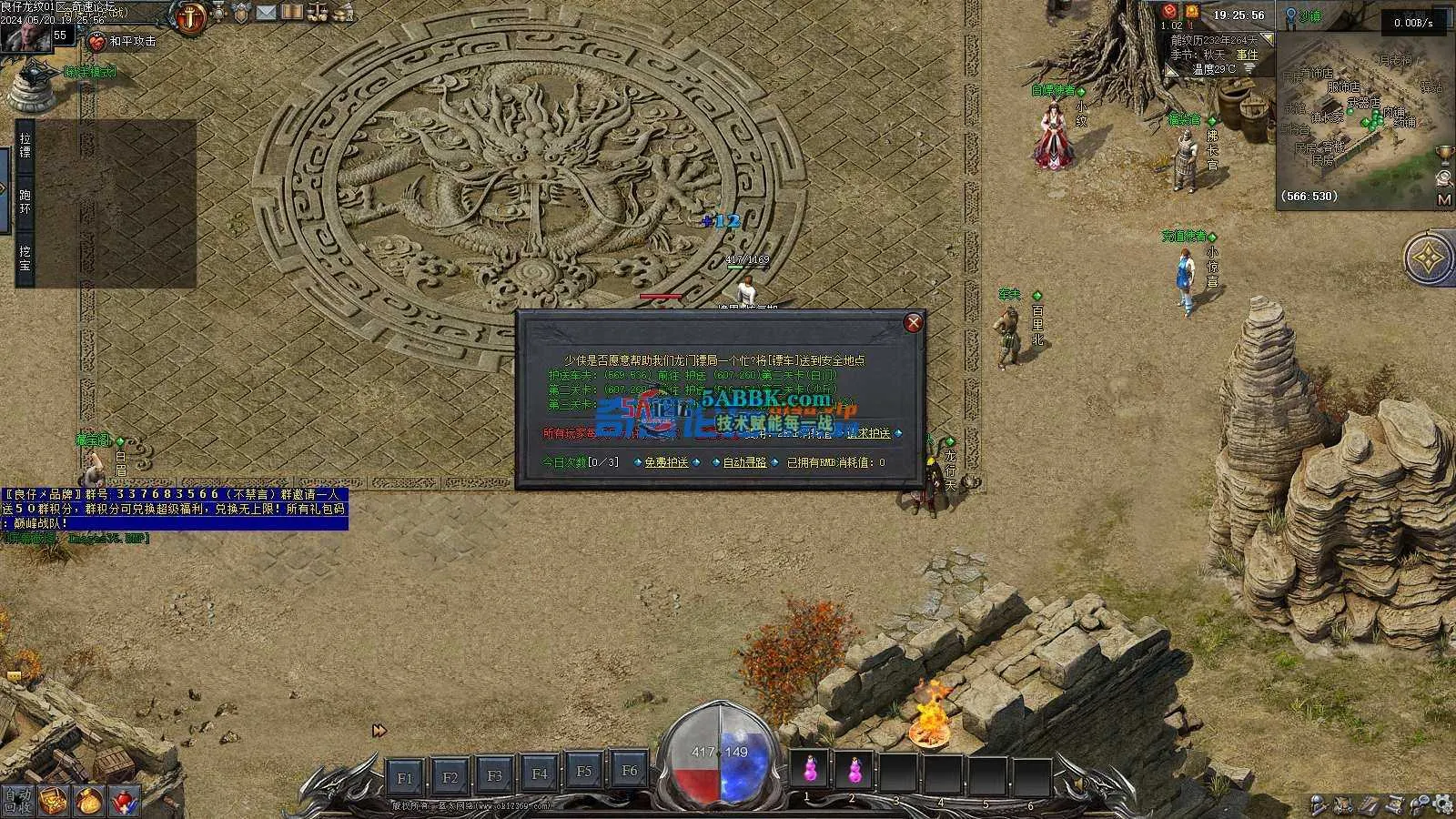
Task: Open the 拉镖 escort side tab
Action: coord(25,145)
